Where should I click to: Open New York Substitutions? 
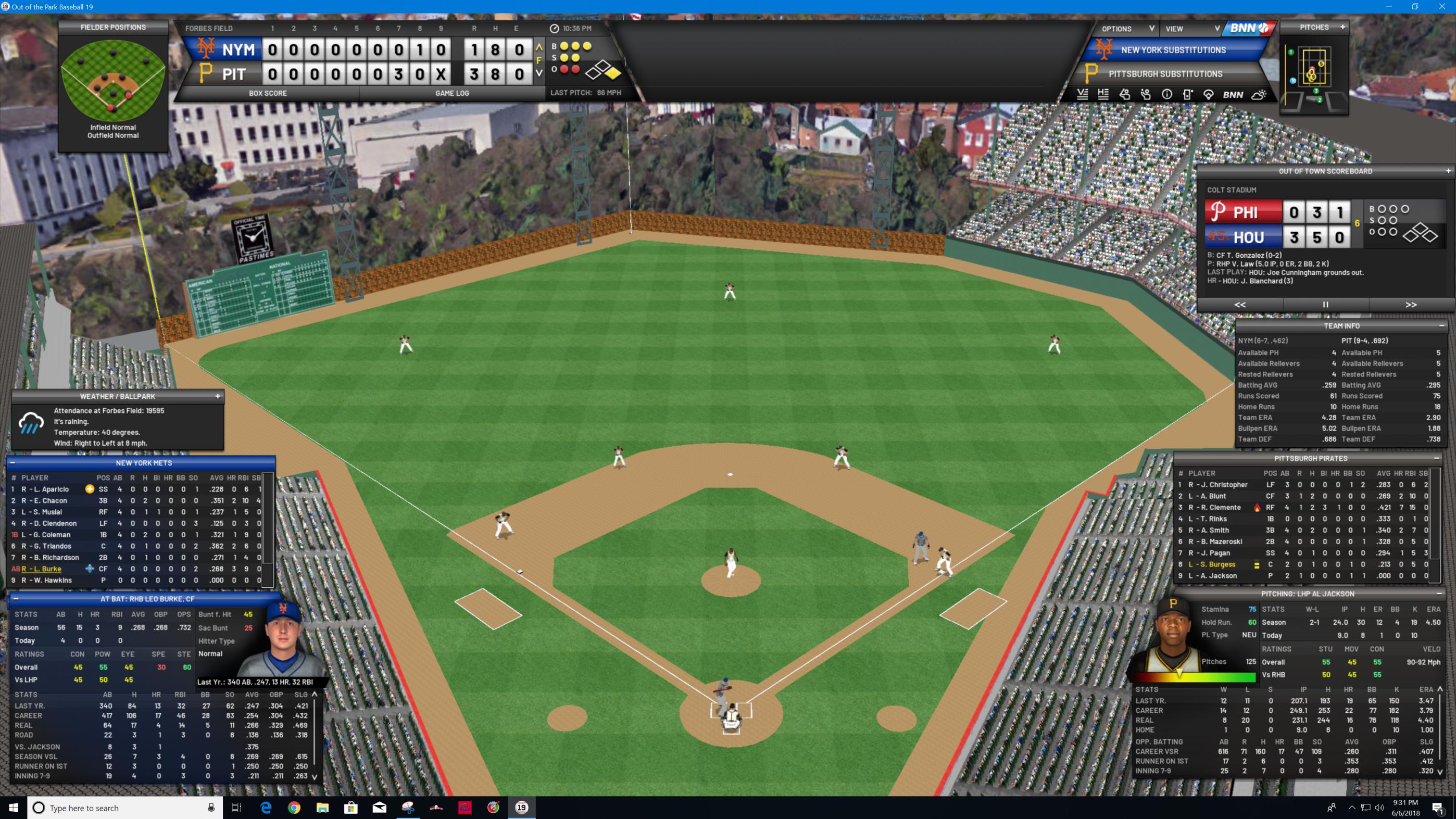coord(1173,51)
